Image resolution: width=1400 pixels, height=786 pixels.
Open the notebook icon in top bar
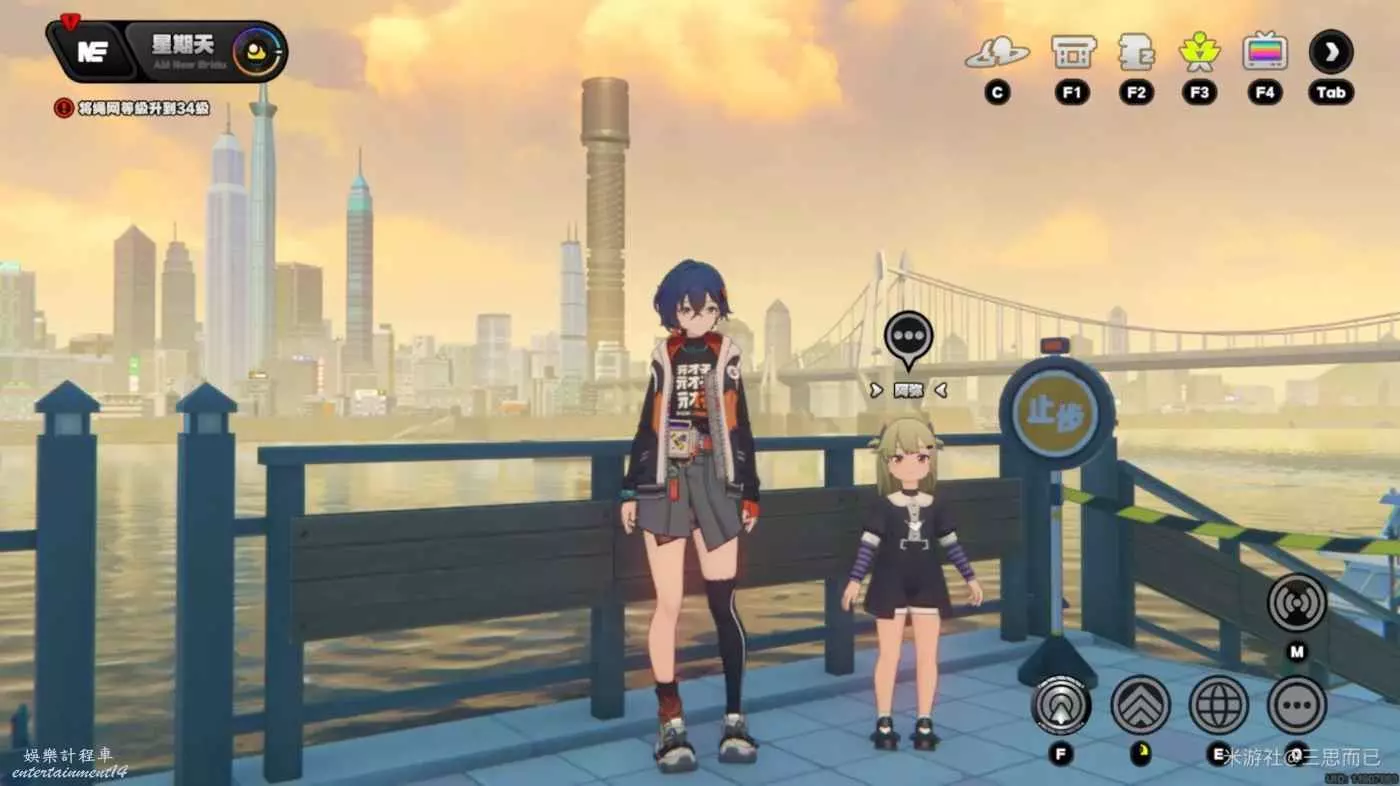coord(1136,52)
